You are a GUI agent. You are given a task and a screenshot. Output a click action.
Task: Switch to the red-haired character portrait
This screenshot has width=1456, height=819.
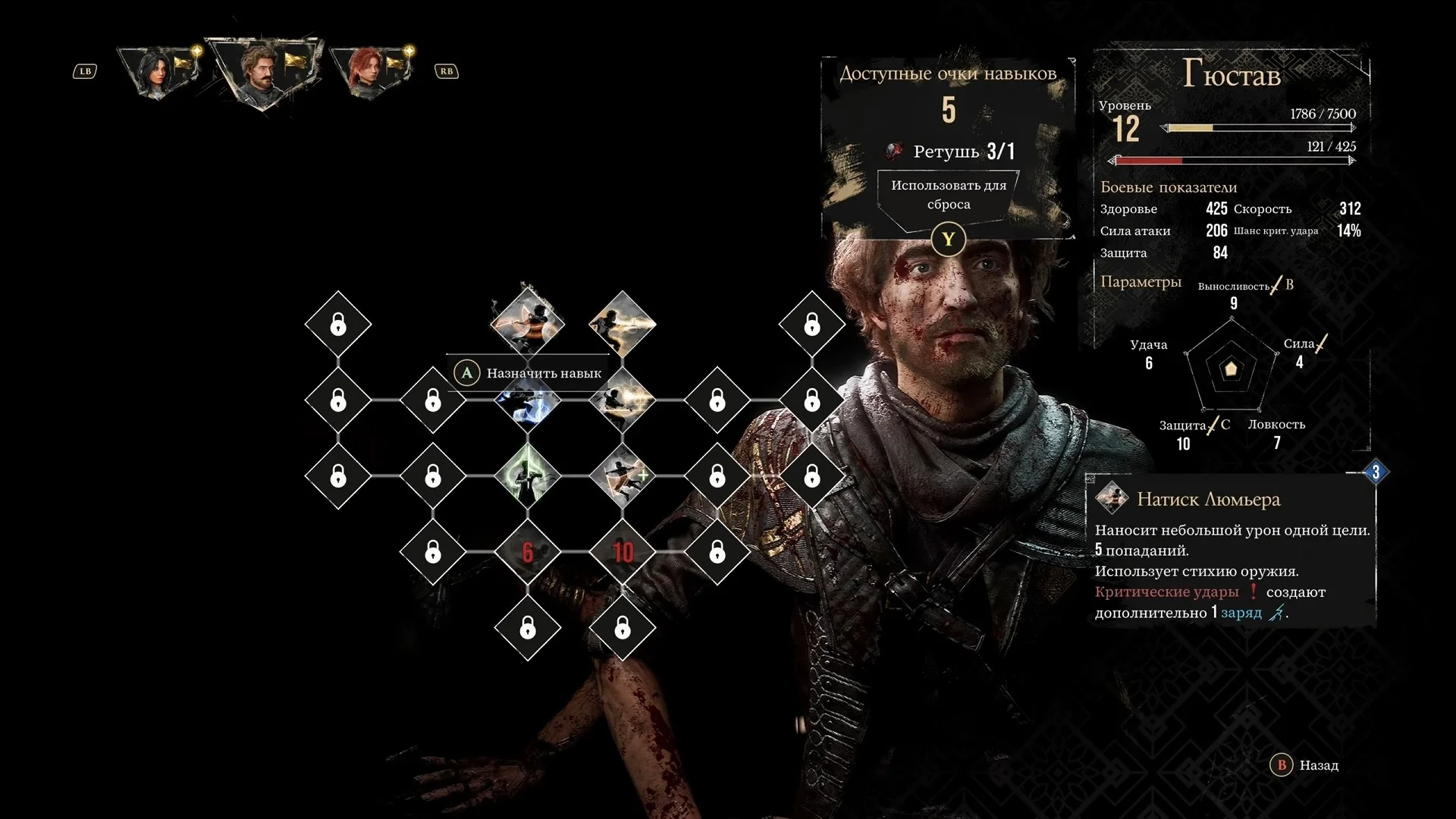[372, 72]
